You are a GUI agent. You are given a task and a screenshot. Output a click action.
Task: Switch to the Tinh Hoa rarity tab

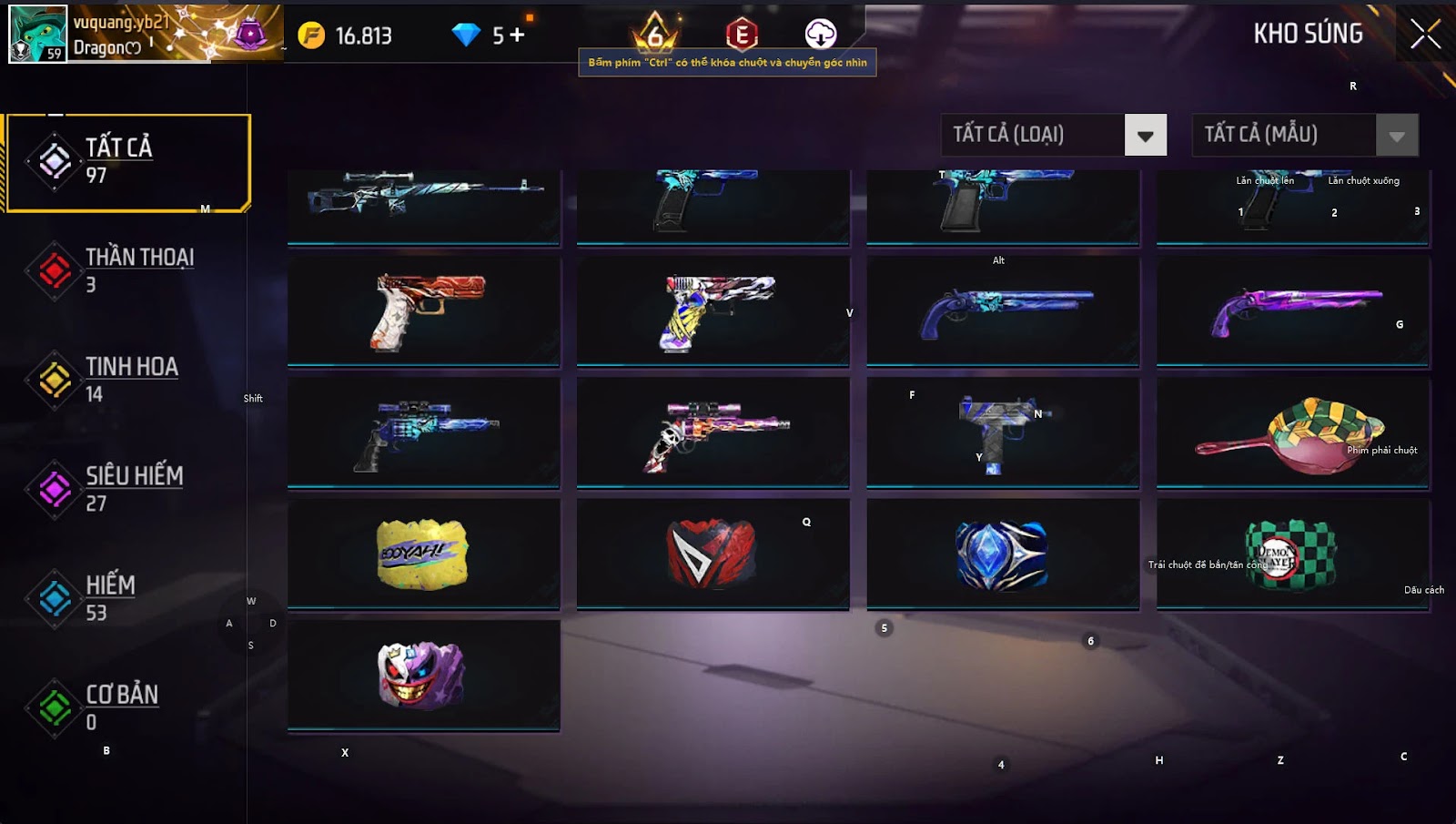[128, 380]
